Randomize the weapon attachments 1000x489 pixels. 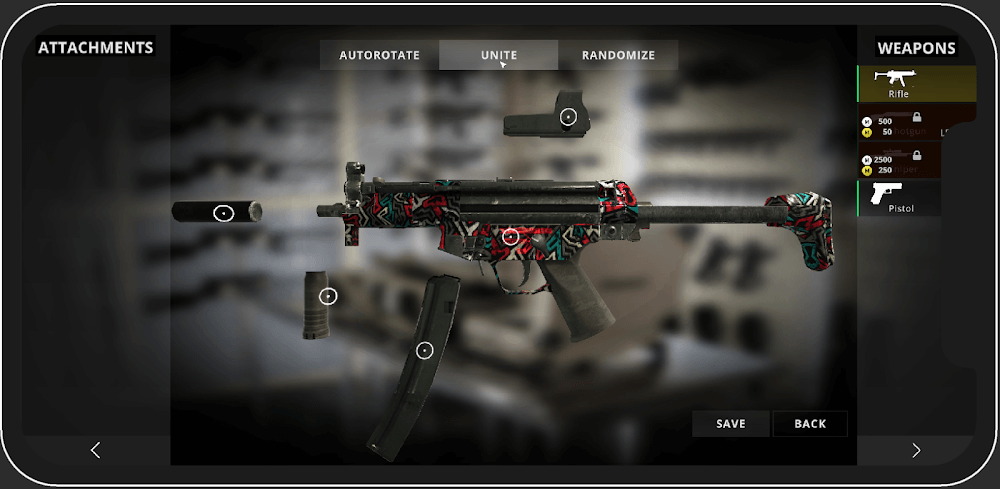coord(618,55)
